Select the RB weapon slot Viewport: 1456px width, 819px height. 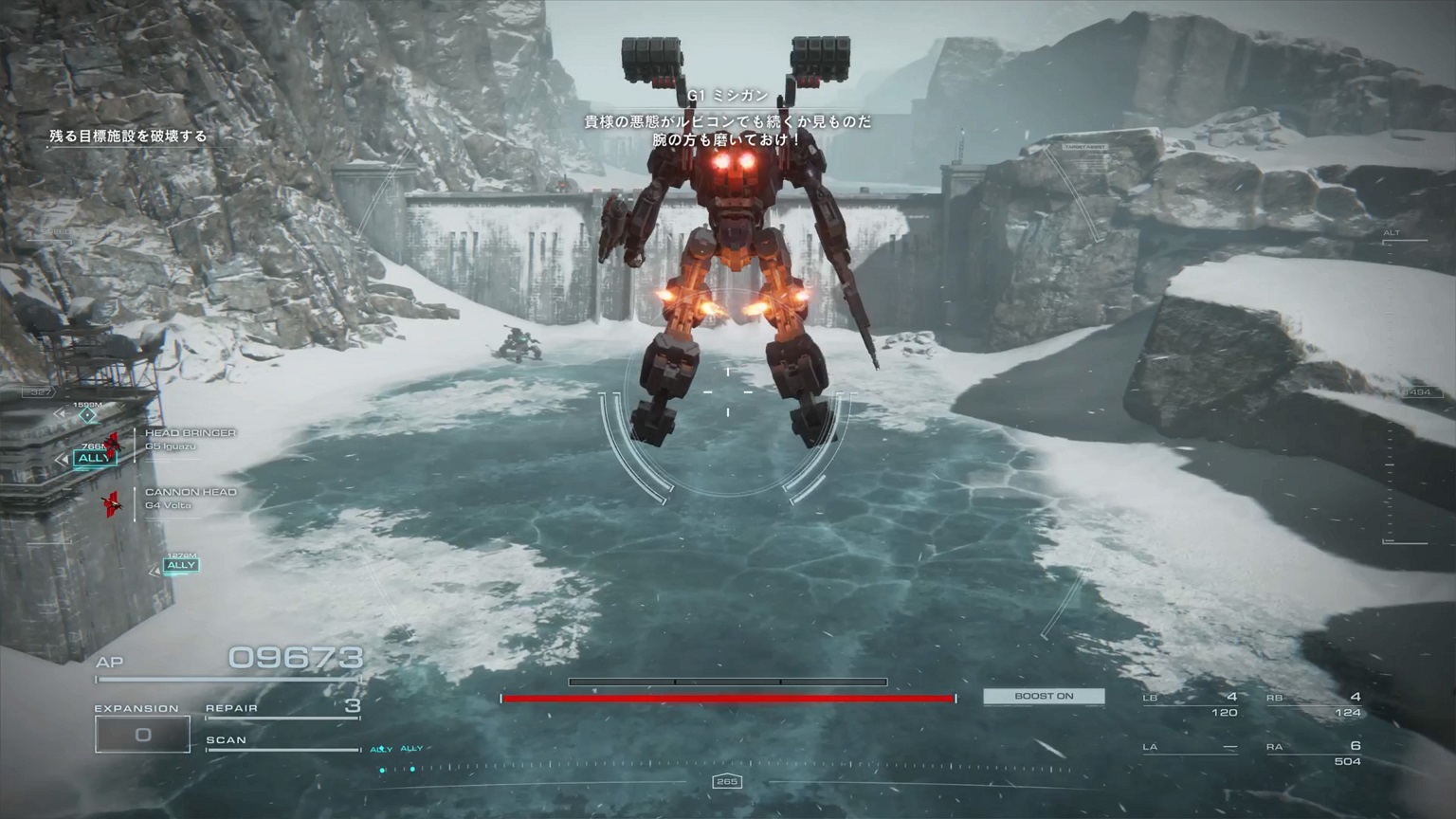click(1314, 704)
